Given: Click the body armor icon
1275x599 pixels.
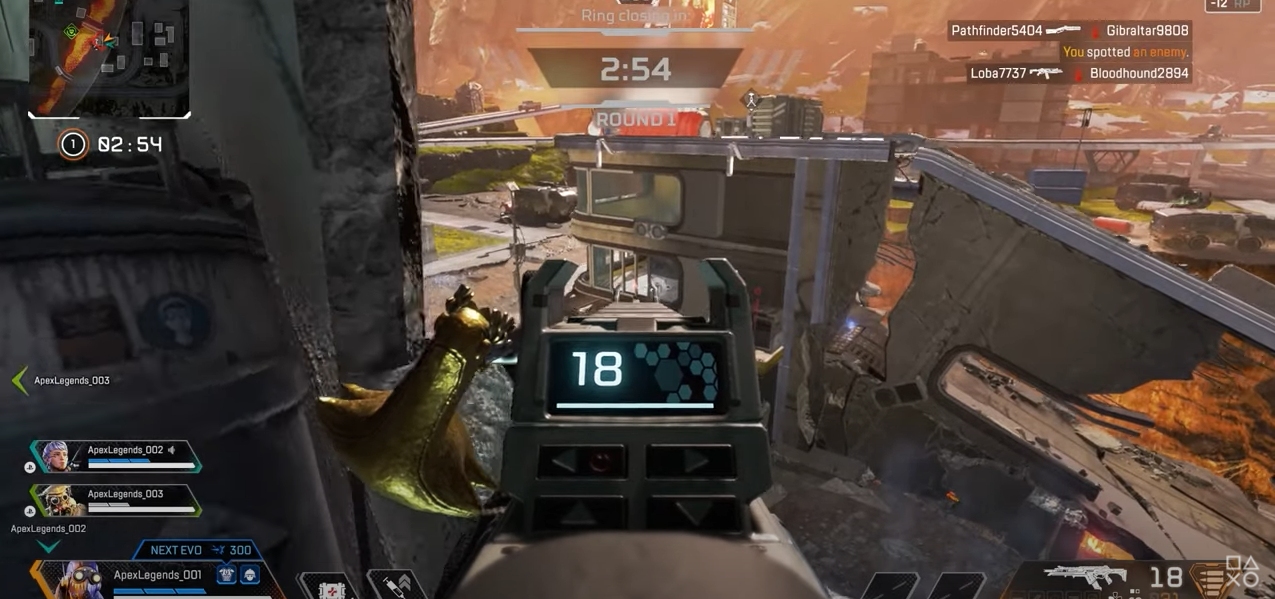Looking at the screenshot, I should click(x=227, y=575).
